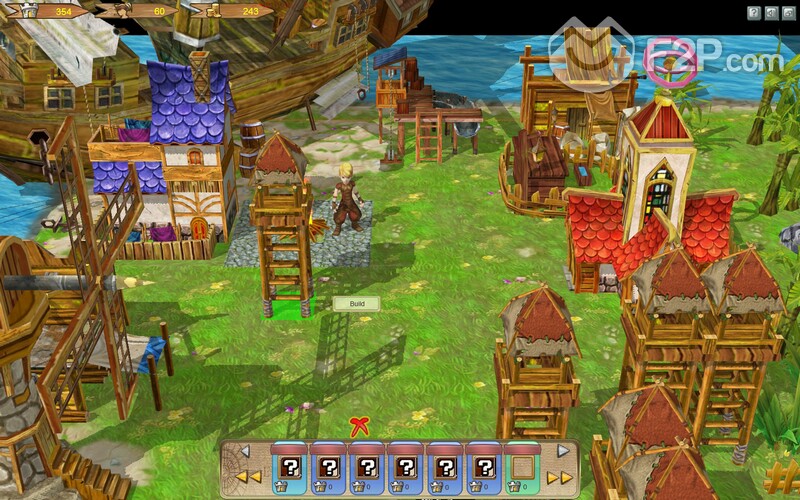The height and width of the screenshot is (500, 800).
Task: Select the empty square build slot
Action: pyautogui.click(x=522, y=467)
